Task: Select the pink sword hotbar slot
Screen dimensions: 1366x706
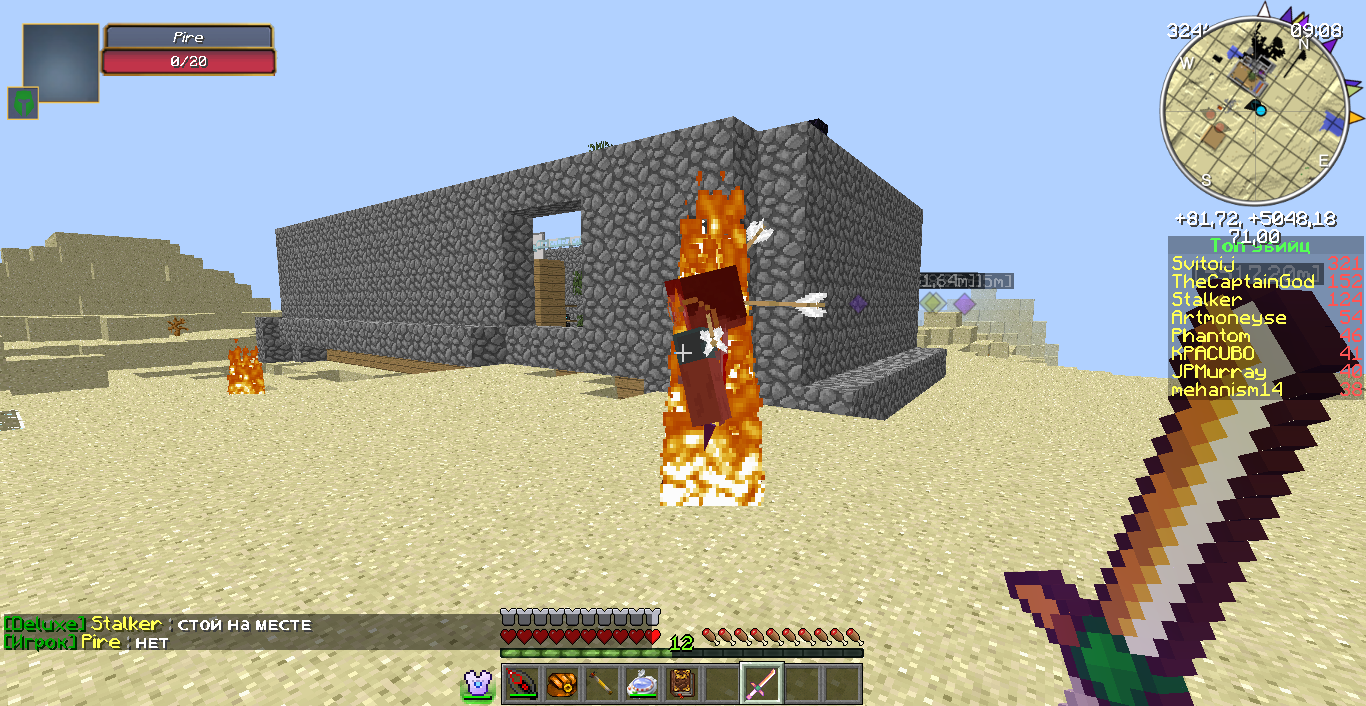Action: point(762,684)
